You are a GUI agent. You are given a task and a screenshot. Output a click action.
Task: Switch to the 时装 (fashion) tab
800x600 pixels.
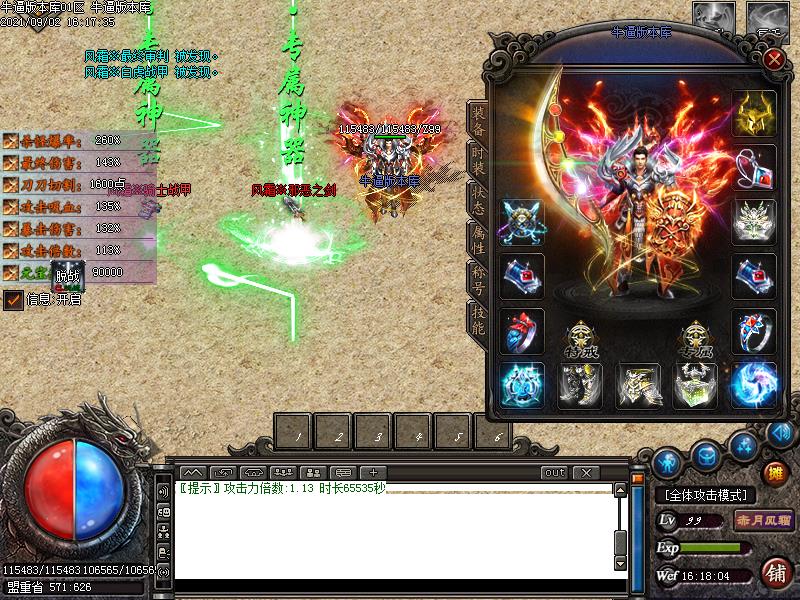tap(478, 159)
